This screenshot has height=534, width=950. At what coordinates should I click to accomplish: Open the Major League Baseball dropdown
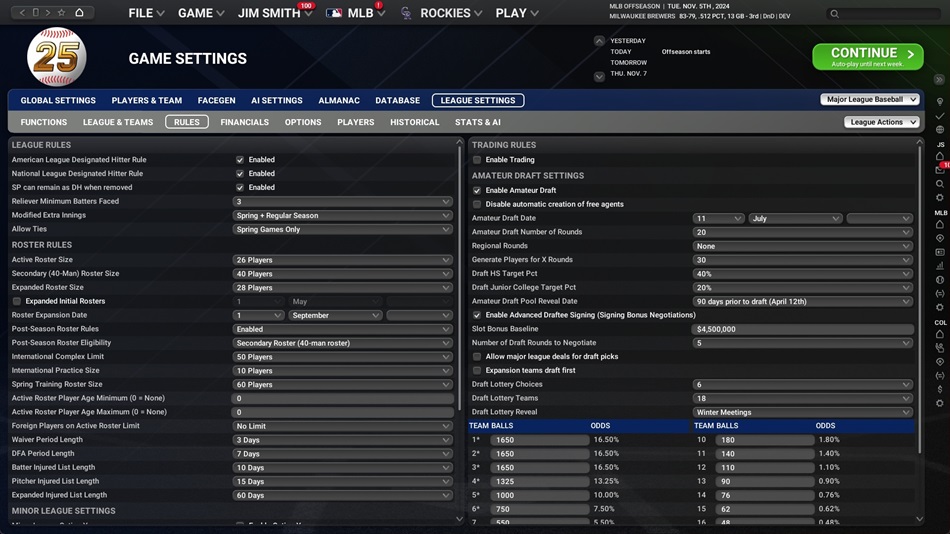pyautogui.click(x=869, y=100)
